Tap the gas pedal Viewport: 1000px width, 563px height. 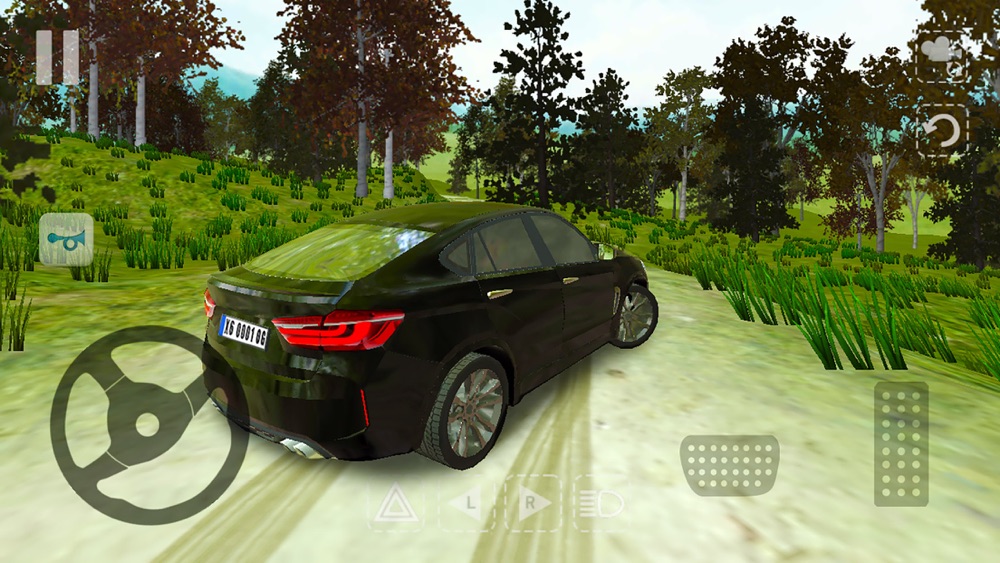(900, 443)
